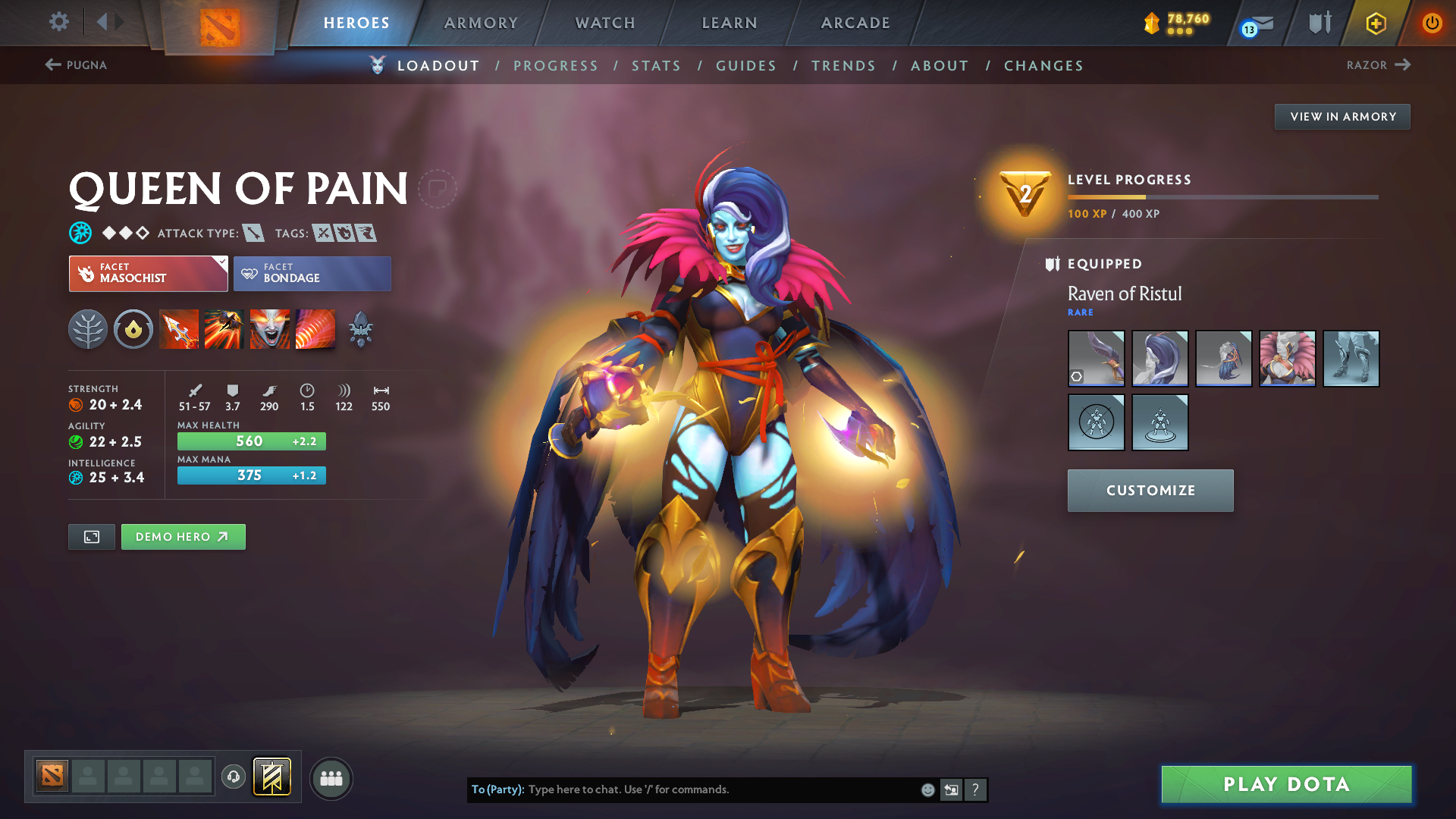The image size is (1456, 819).
Task: Click the Sonic Wave ultimate ability icon
Action: pyautogui.click(x=315, y=329)
